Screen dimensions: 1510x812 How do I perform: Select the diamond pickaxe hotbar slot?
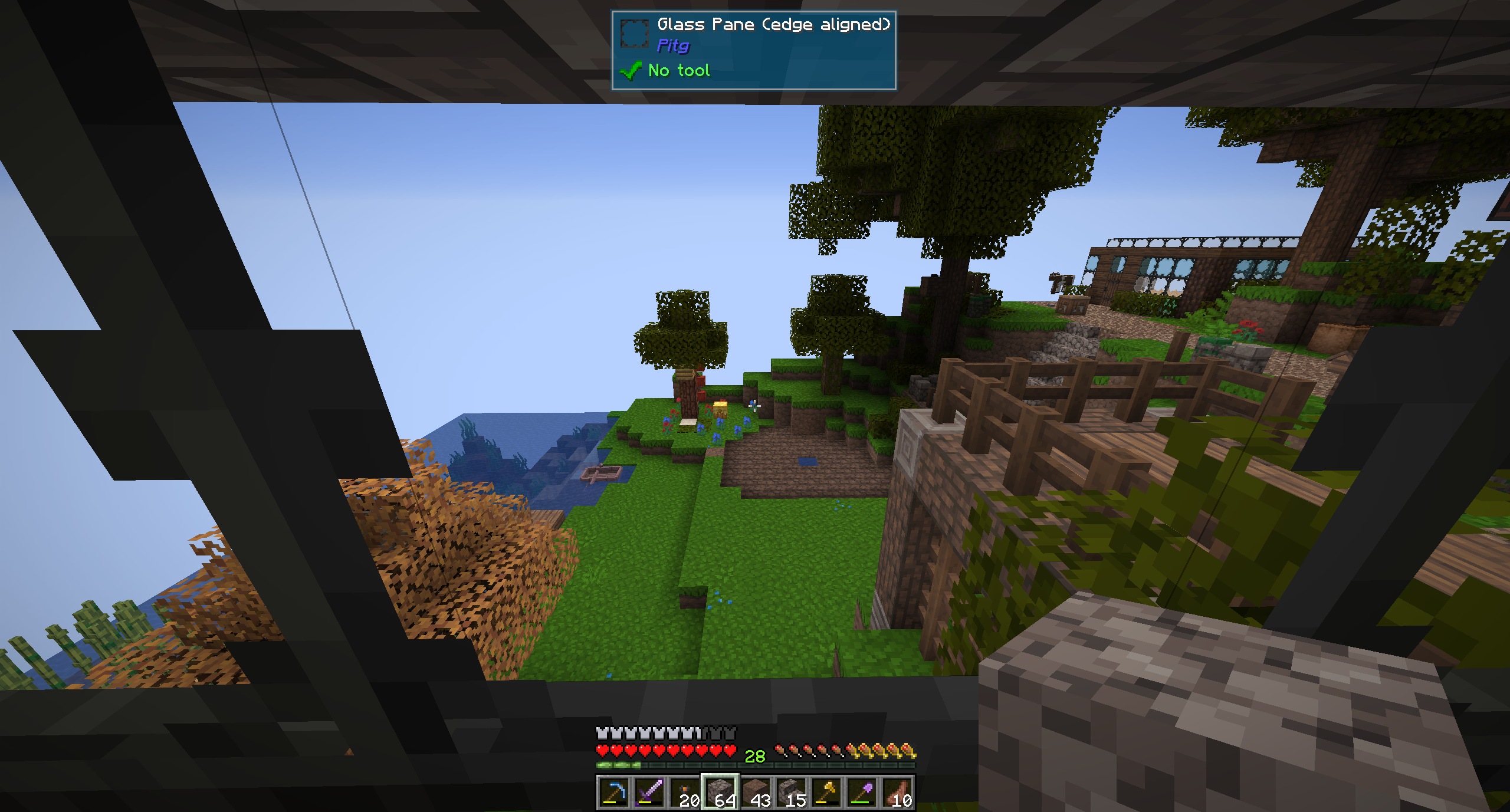click(613, 792)
